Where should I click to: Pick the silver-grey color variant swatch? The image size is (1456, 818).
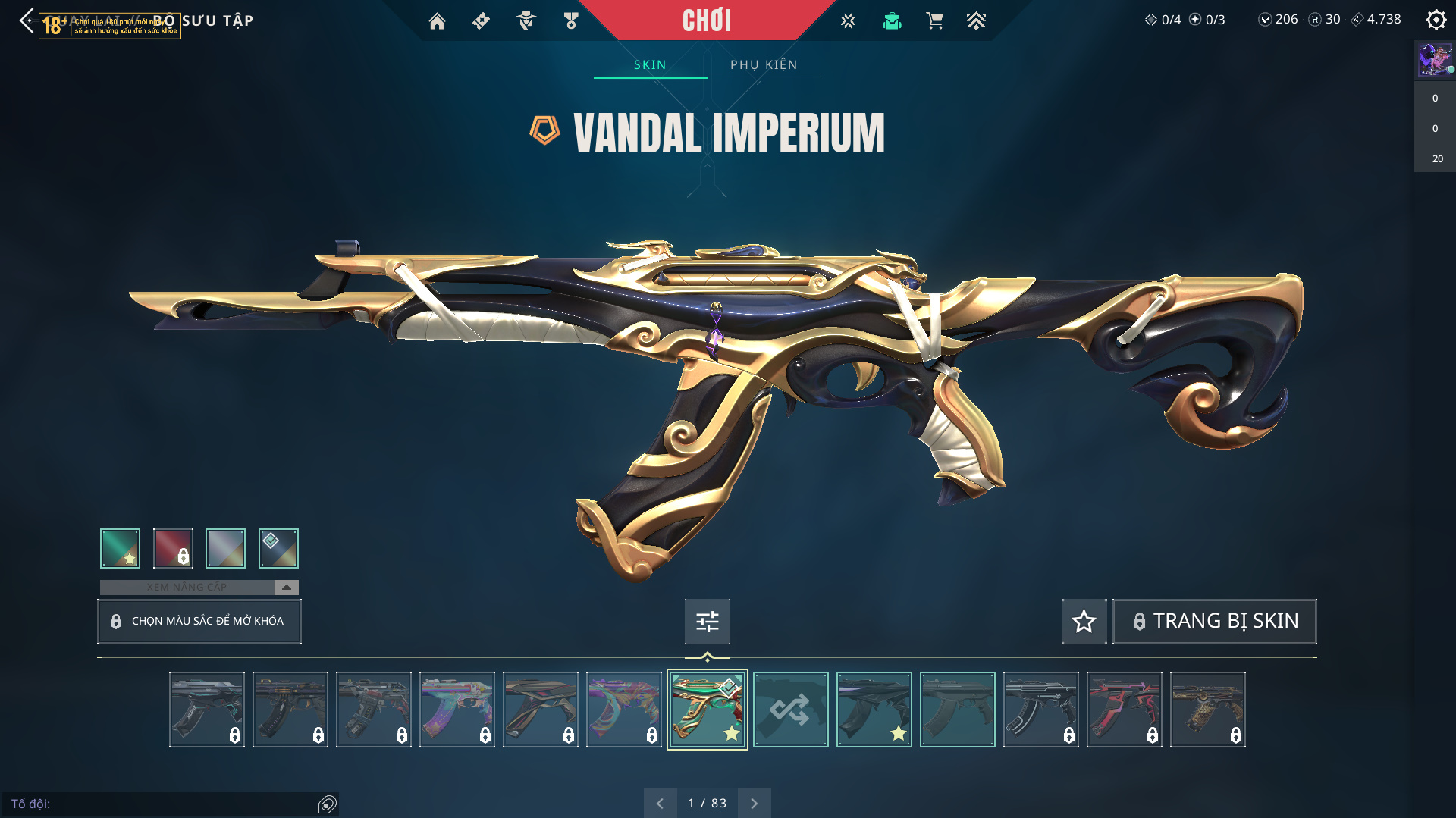(x=225, y=548)
